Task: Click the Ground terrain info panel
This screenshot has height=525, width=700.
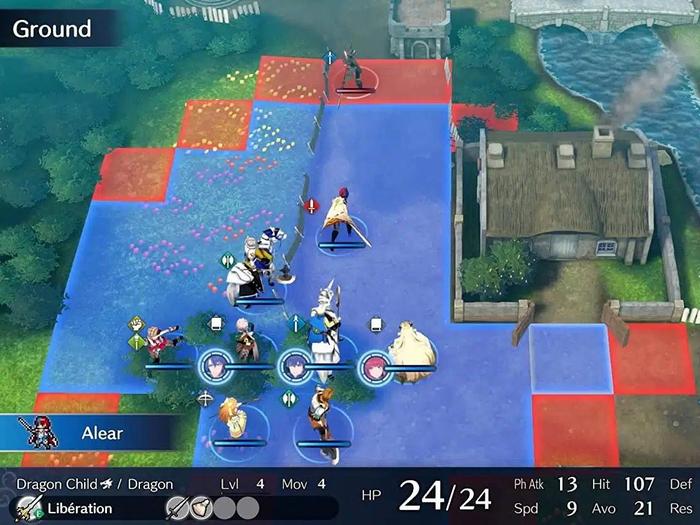Action: coord(55,28)
